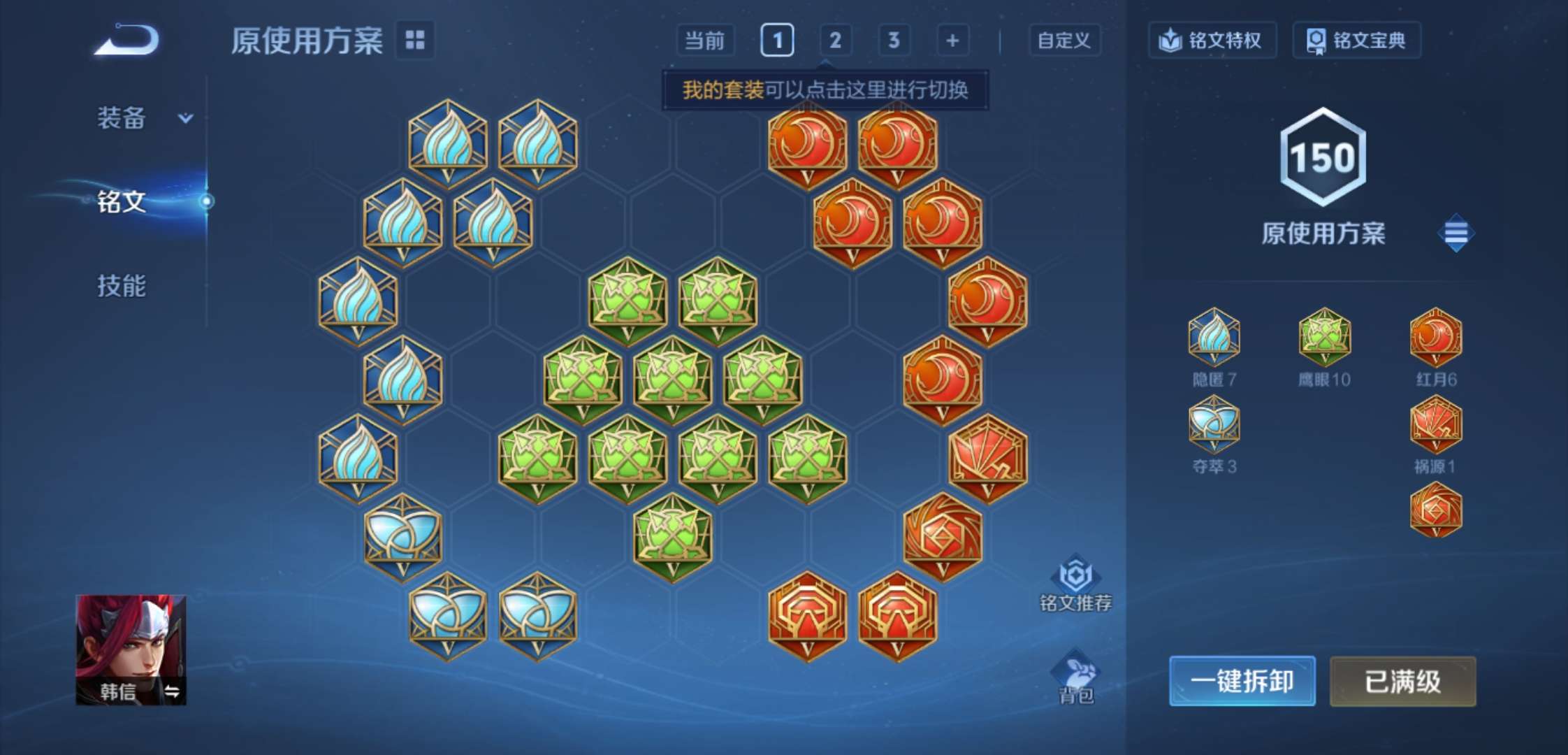The image size is (1568, 755).
Task: Open the 背包 inscription backpack
Action: tap(1076, 675)
